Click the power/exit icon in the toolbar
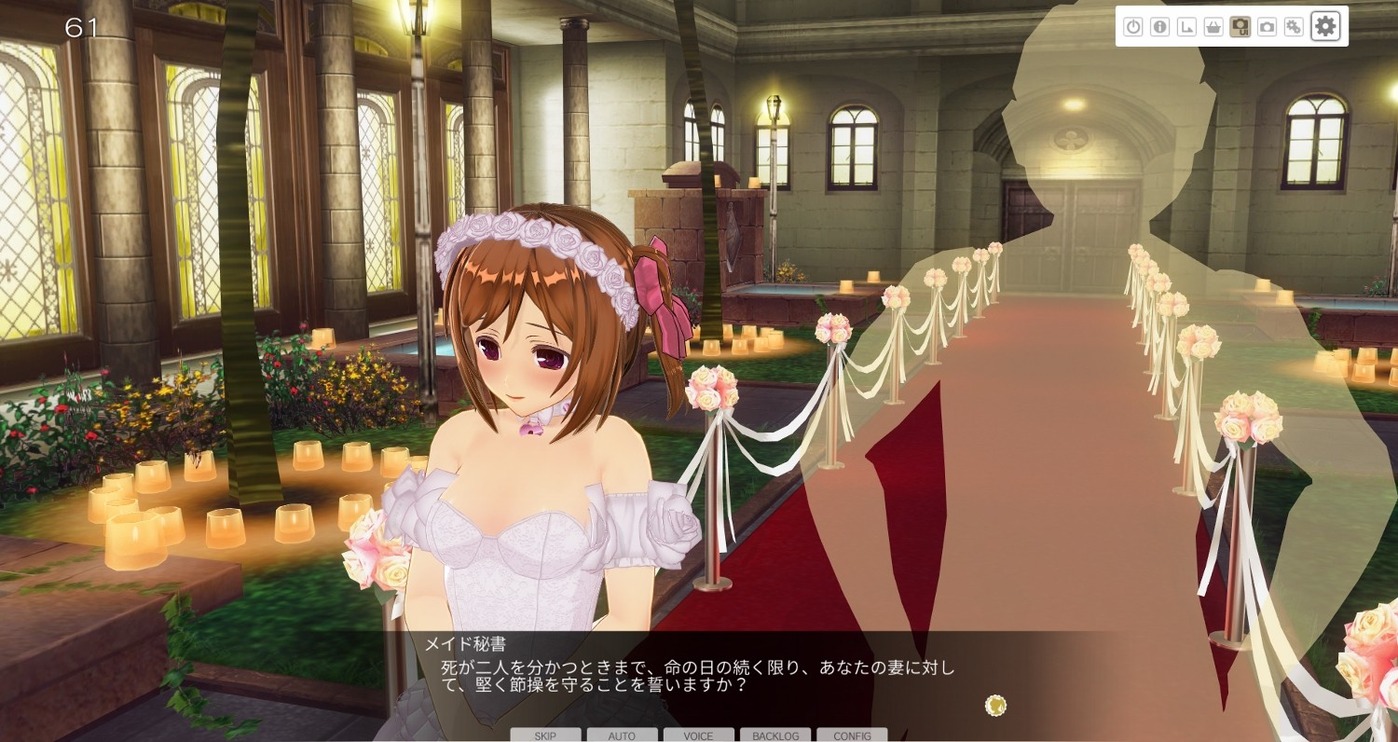This screenshot has width=1398, height=742. pos(1132,26)
